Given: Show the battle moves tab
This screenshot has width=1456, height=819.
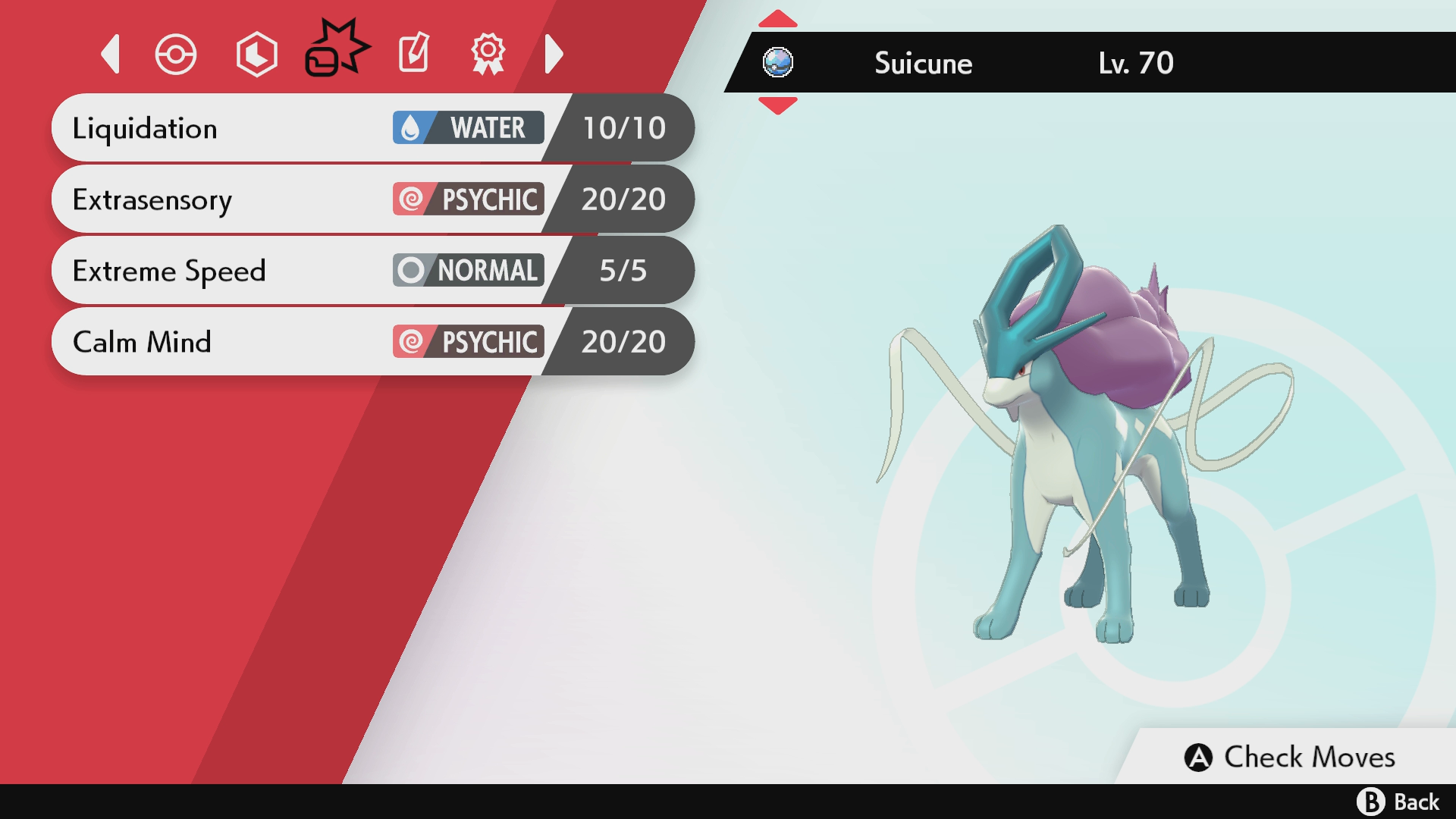Looking at the screenshot, I should tap(337, 50).
